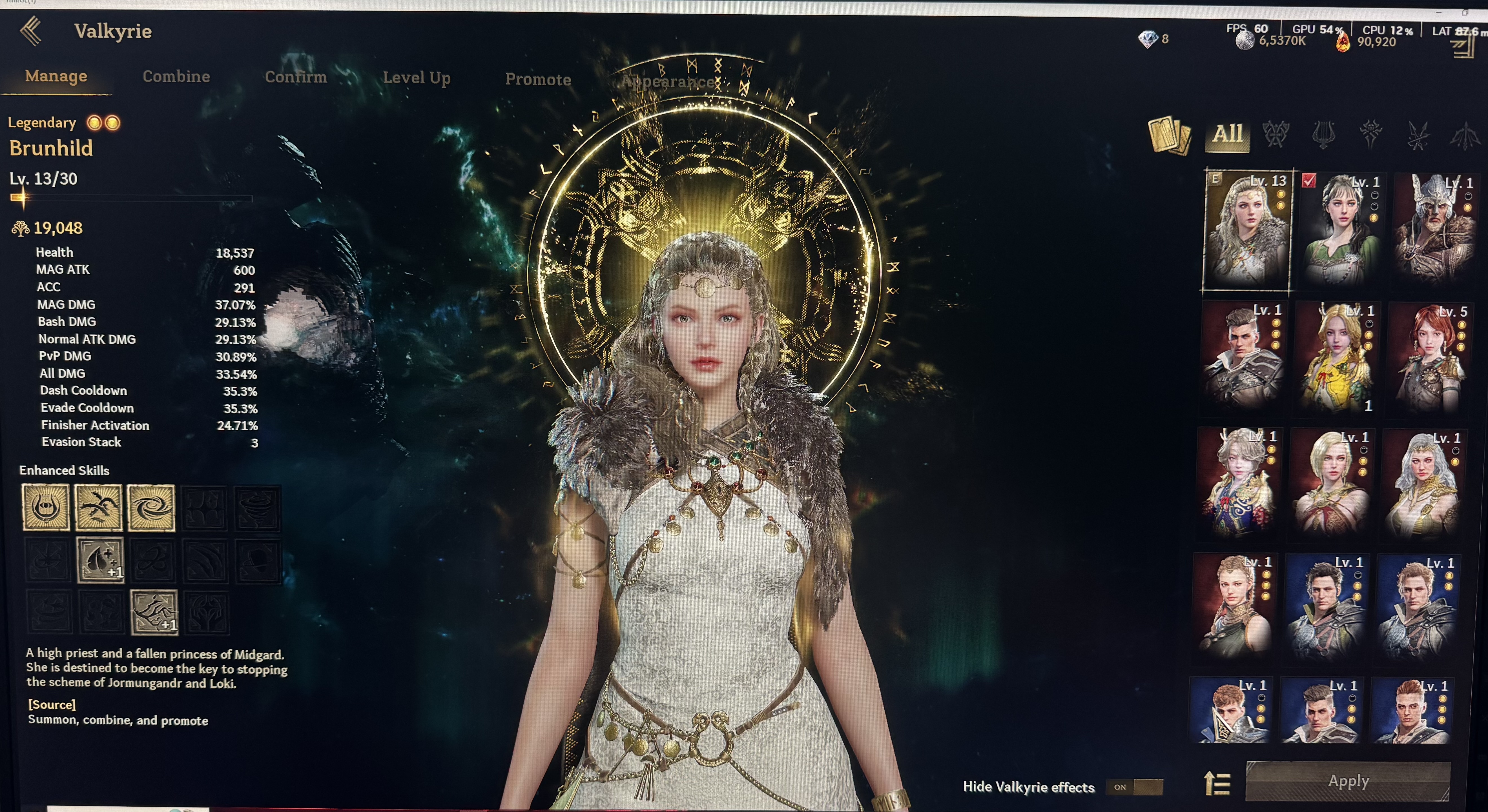Click the sort order button
The image size is (1488, 812).
1217,783
